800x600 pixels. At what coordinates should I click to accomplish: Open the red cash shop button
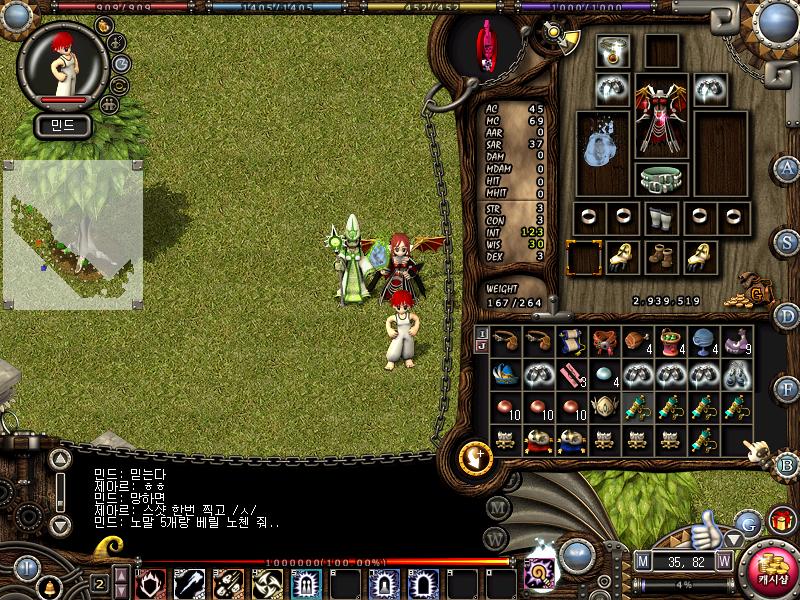[771, 571]
